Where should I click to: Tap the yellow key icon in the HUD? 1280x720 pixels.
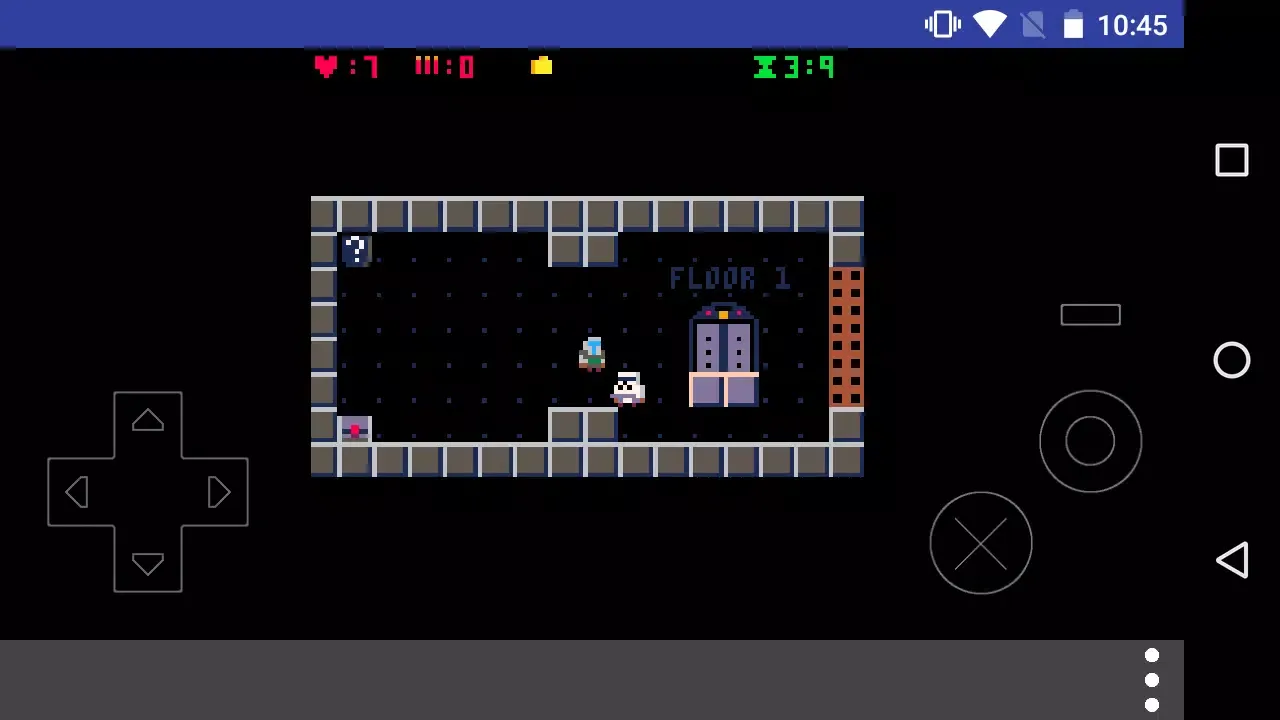[x=540, y=66]
